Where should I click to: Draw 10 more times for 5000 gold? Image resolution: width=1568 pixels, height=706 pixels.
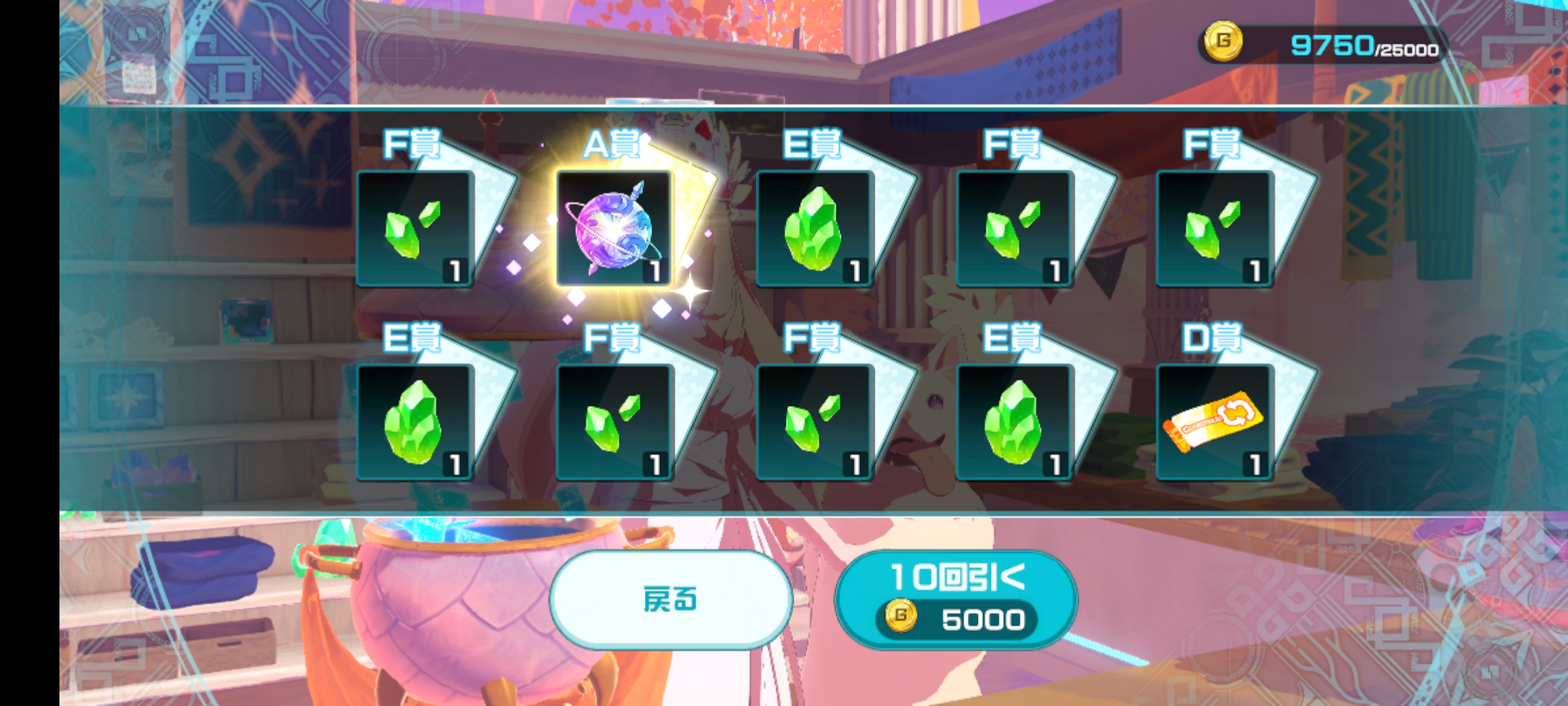click(955, 599)
